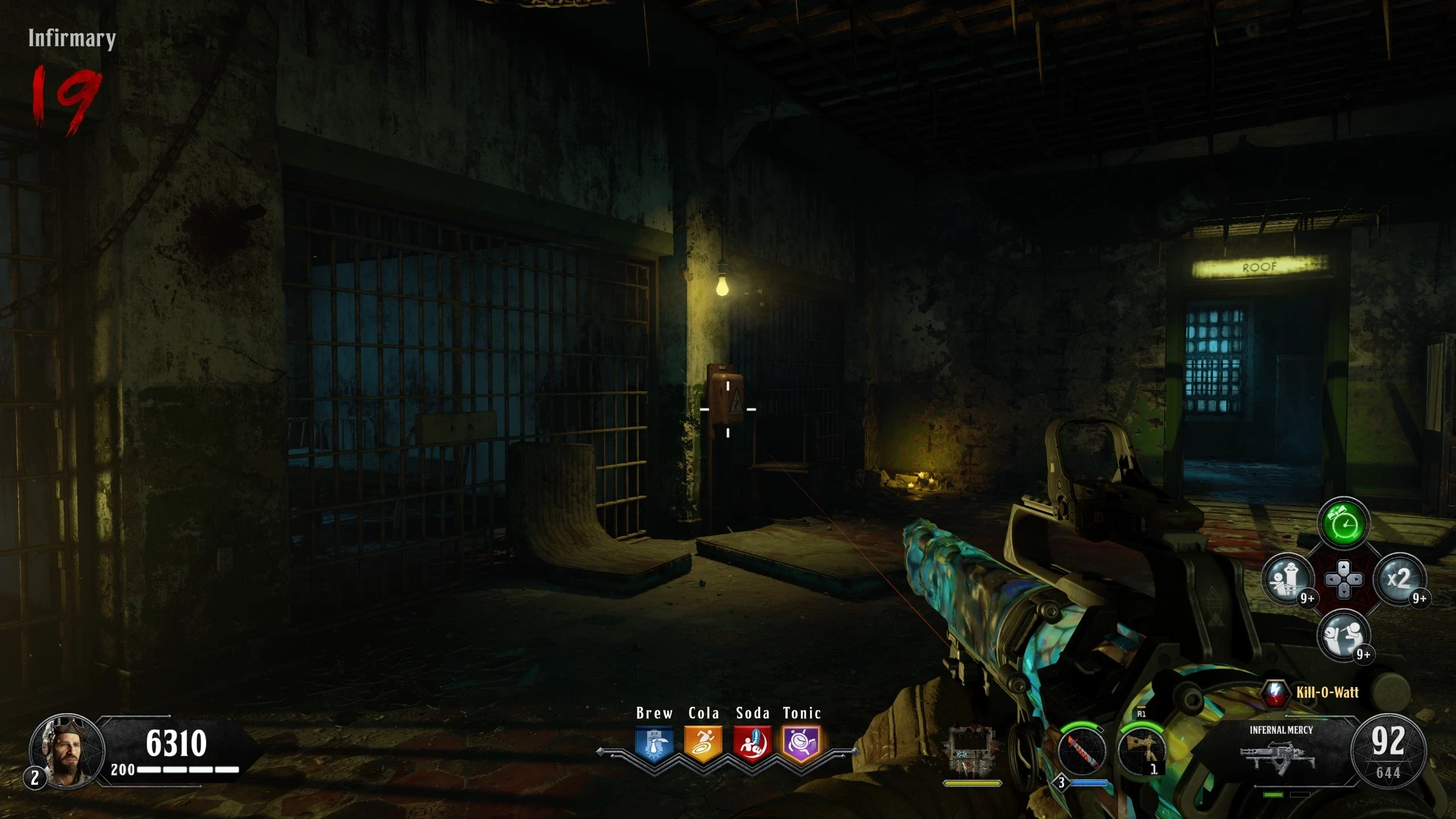
Task: Select the orange Cola perk icon
Action: coord(703,744)
